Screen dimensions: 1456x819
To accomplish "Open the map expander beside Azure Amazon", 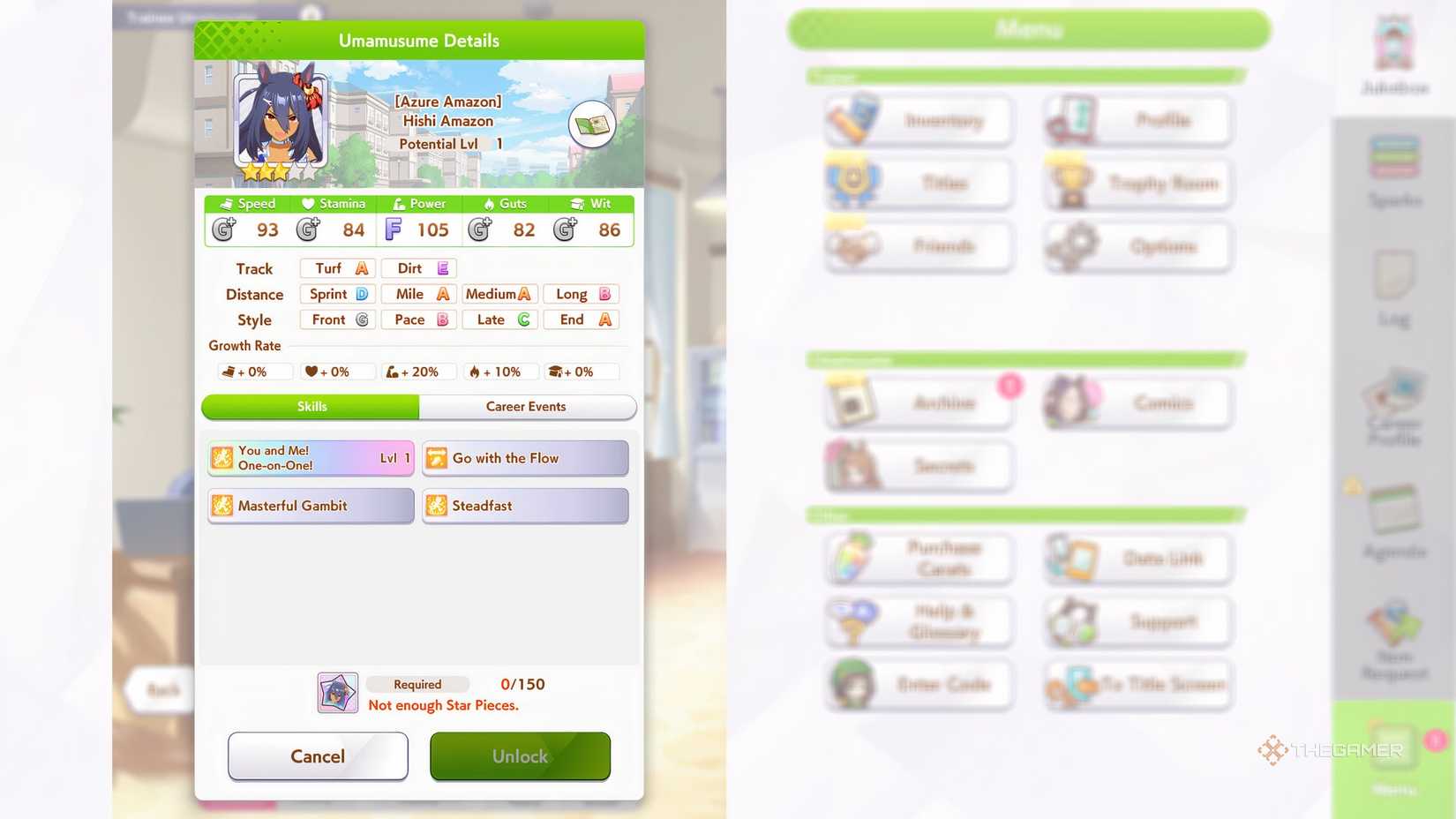I will (x=593, y=125).
